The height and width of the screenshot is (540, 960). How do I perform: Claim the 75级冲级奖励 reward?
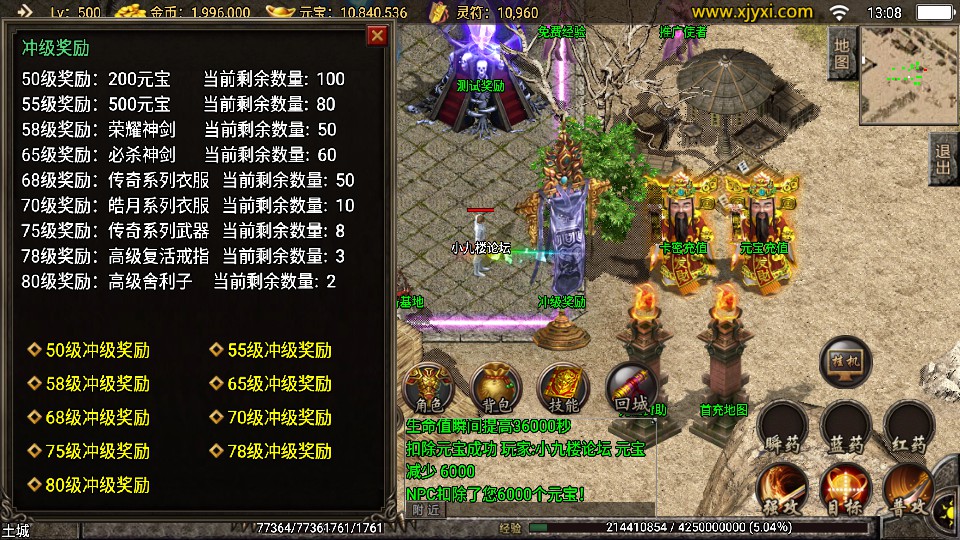(97, 451)
